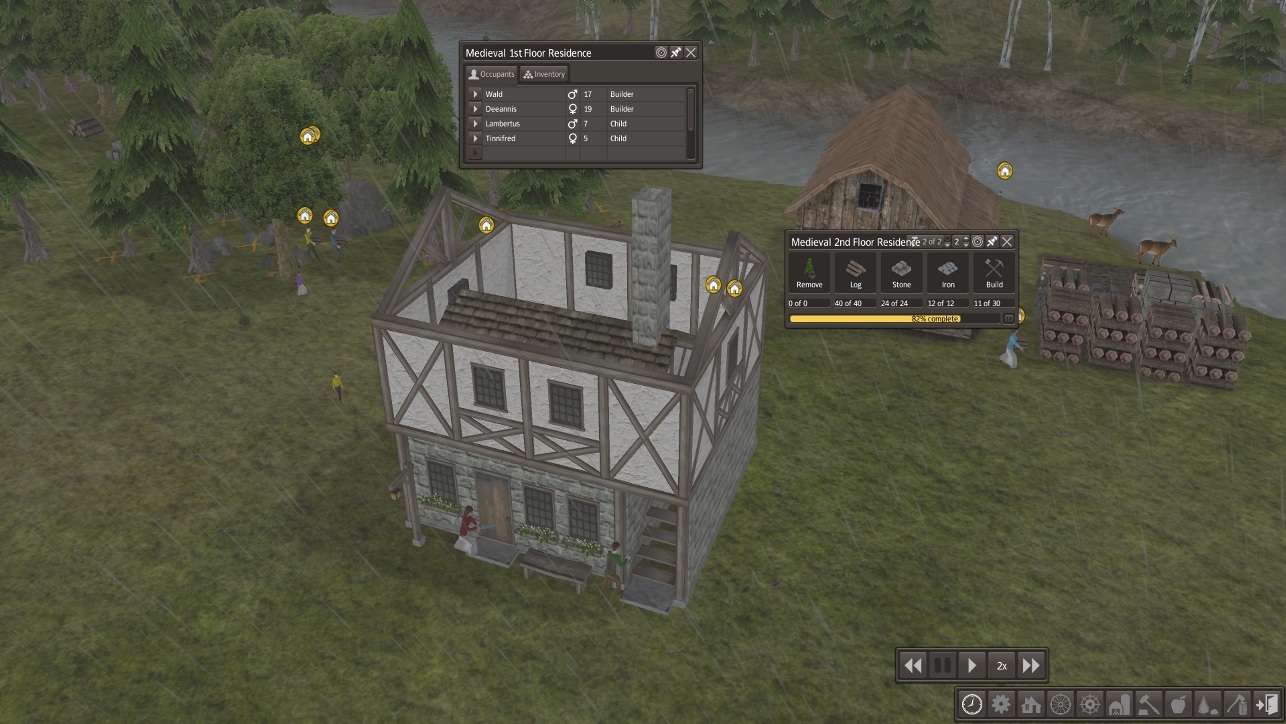Viewport: 1286px width, 724px height.
Task: Pause construction using button beside progress bar
Action: point(1009,319)
